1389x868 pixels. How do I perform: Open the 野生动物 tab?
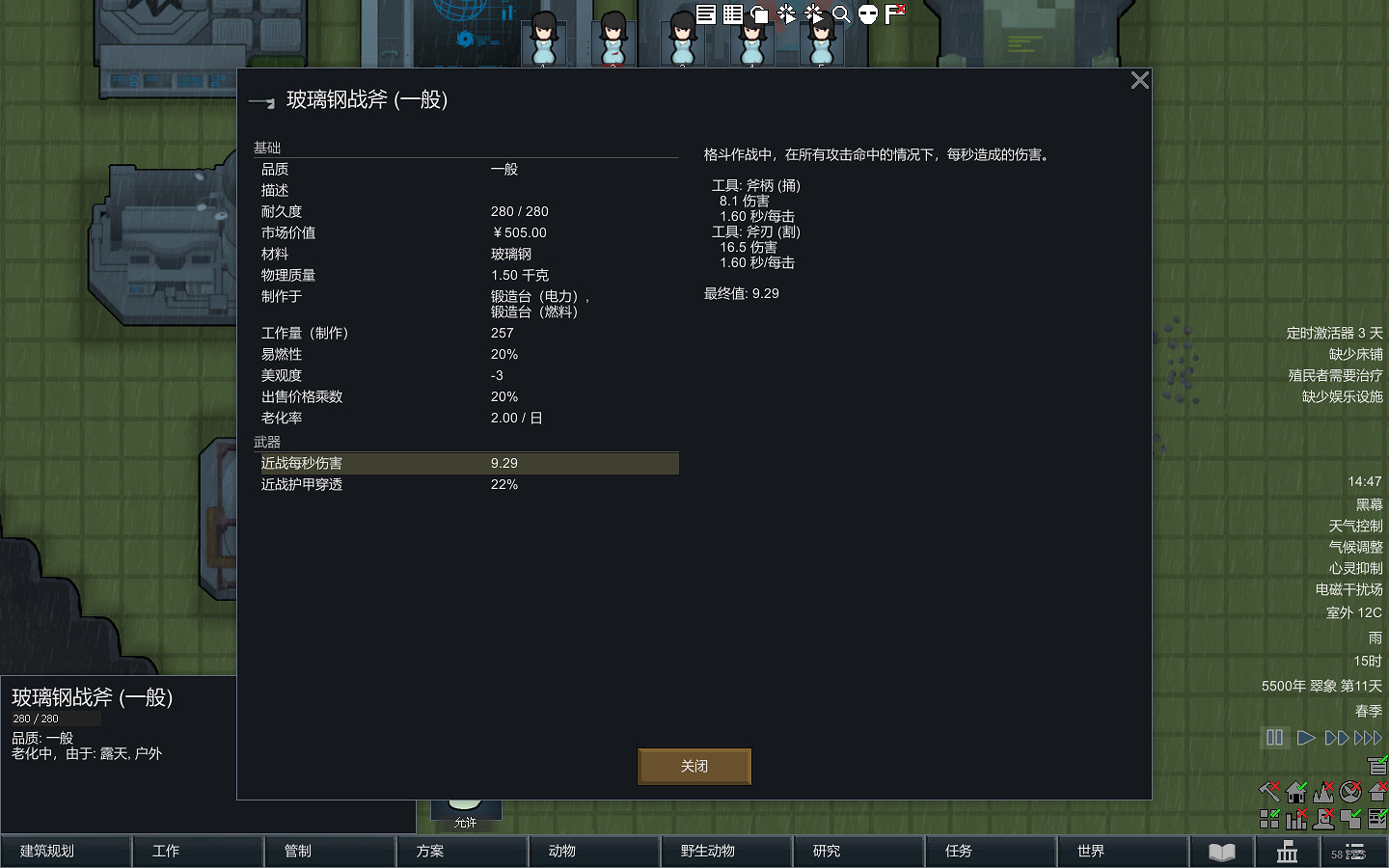pos(726,852)
